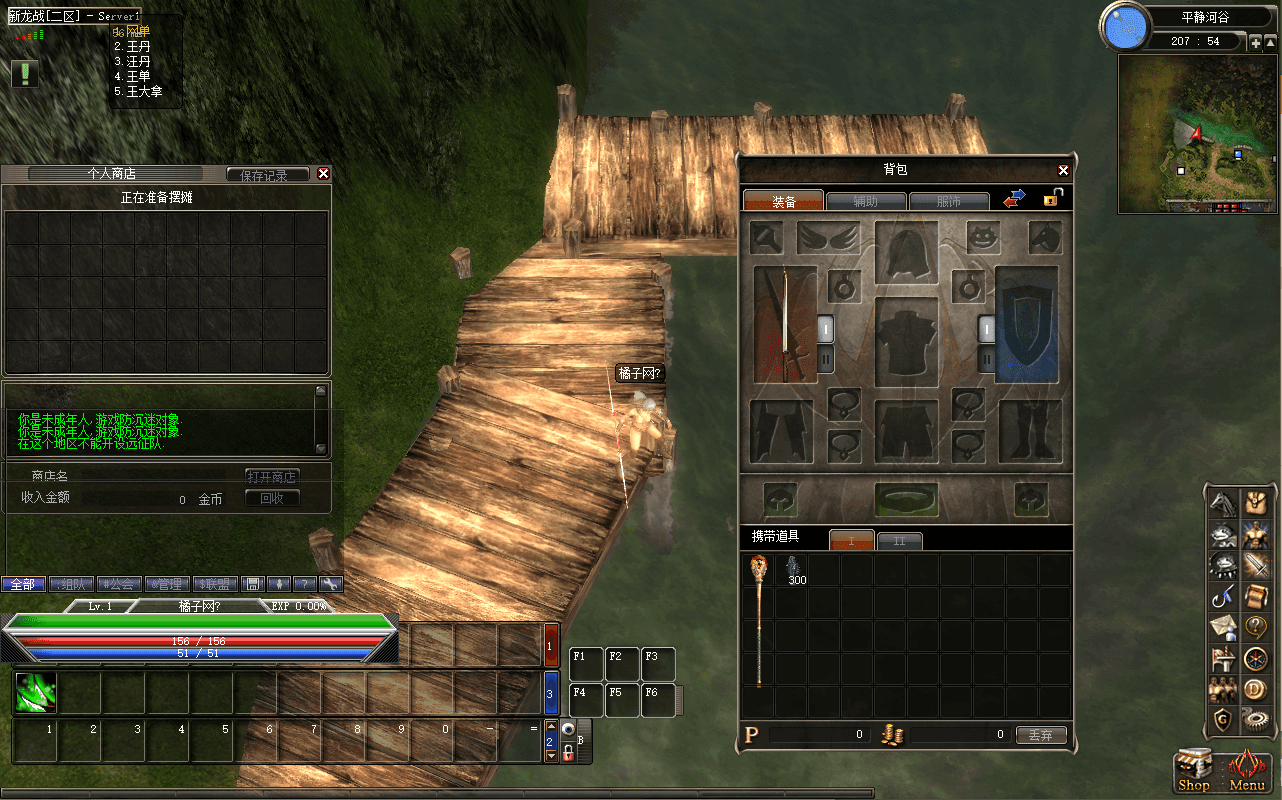Switch to the 辅助 auxiliary tab
1282x800 pixels.
click(866, 201)
